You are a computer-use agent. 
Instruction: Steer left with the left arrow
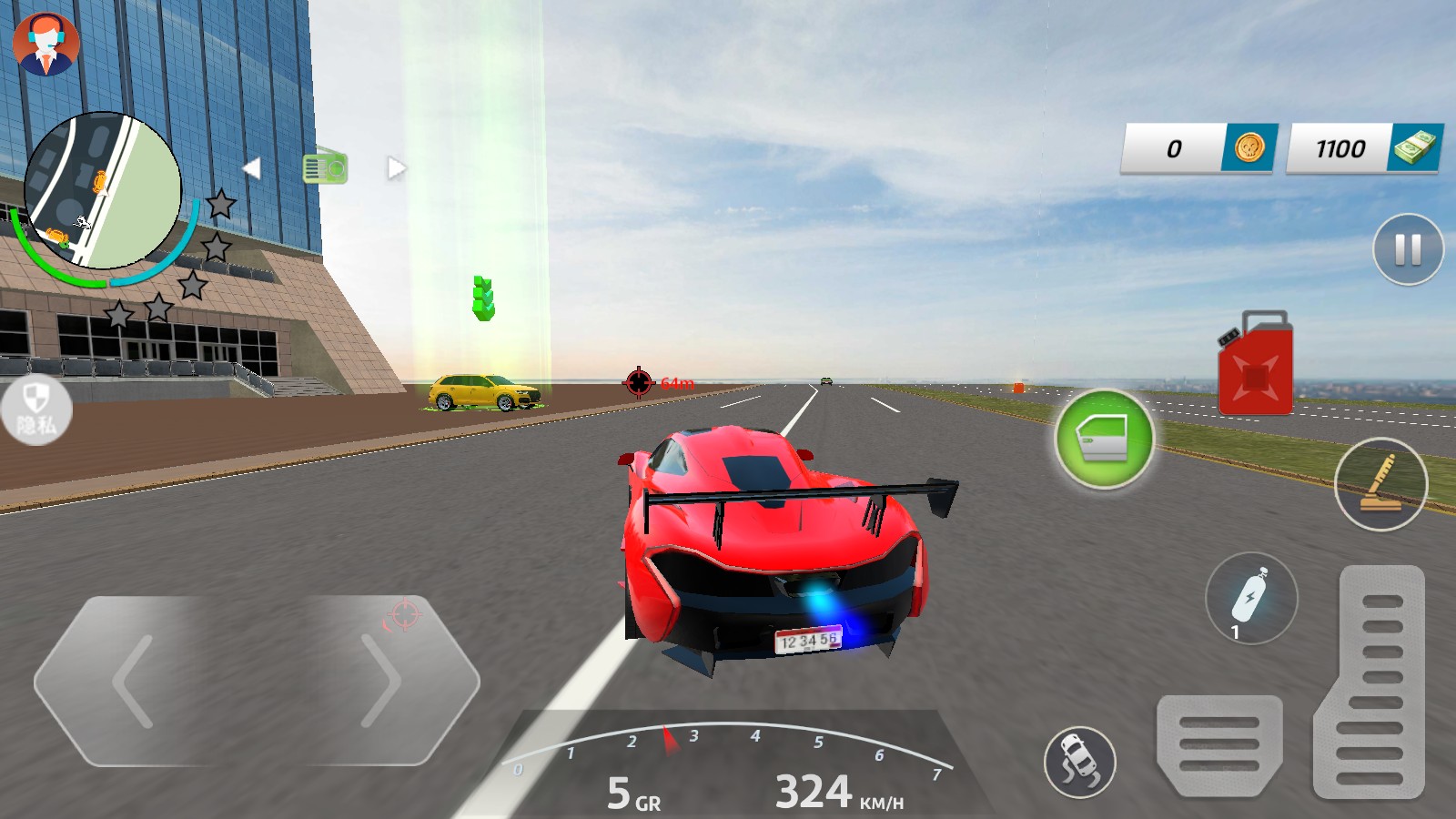[135, 681]
